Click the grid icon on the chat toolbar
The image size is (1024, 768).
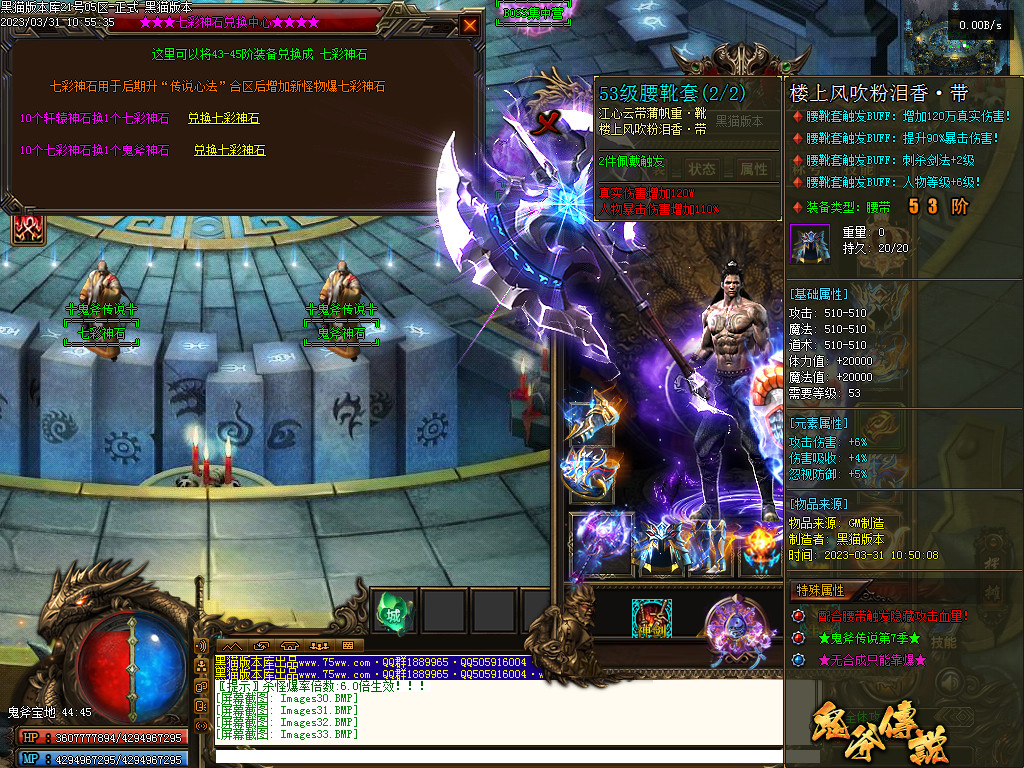point(348,645)
